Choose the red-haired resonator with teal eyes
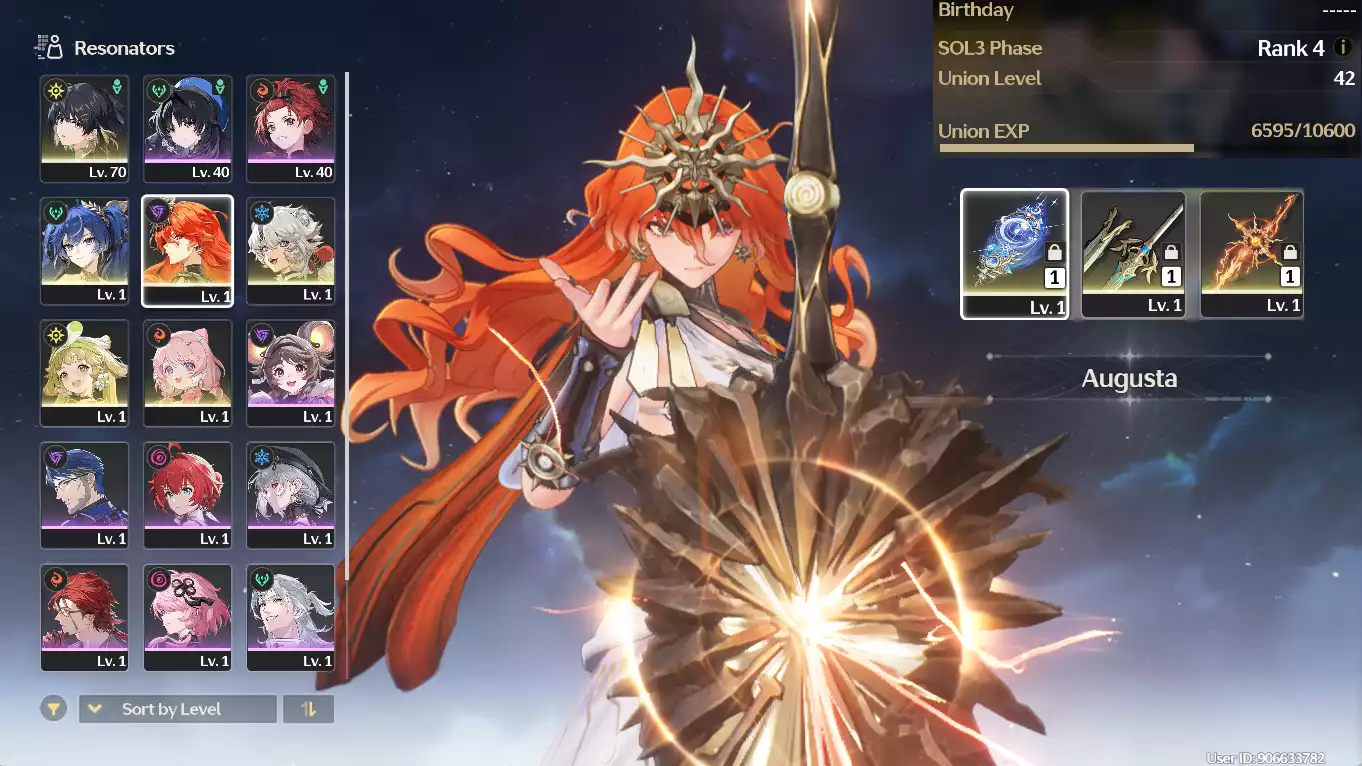This screenshot has height=766, width=1362. [x=187, y=495]
